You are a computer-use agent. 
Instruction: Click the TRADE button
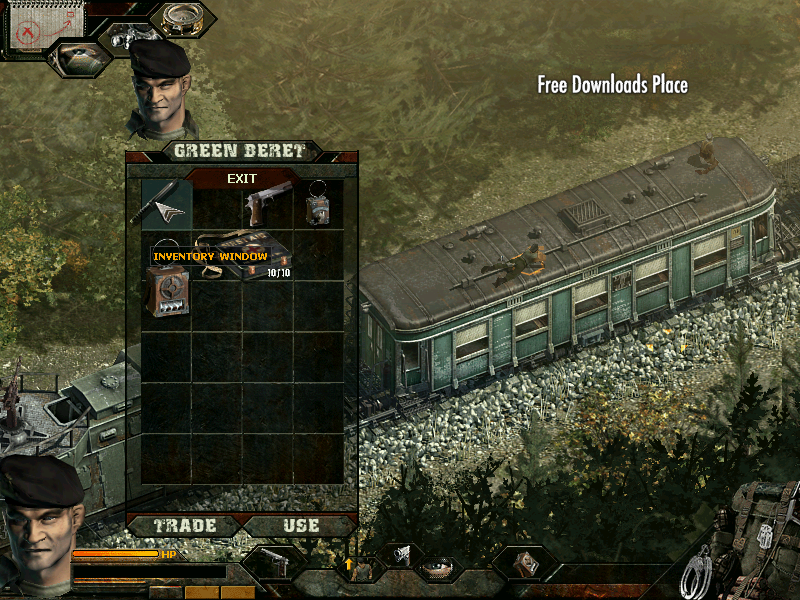(184, 525)
